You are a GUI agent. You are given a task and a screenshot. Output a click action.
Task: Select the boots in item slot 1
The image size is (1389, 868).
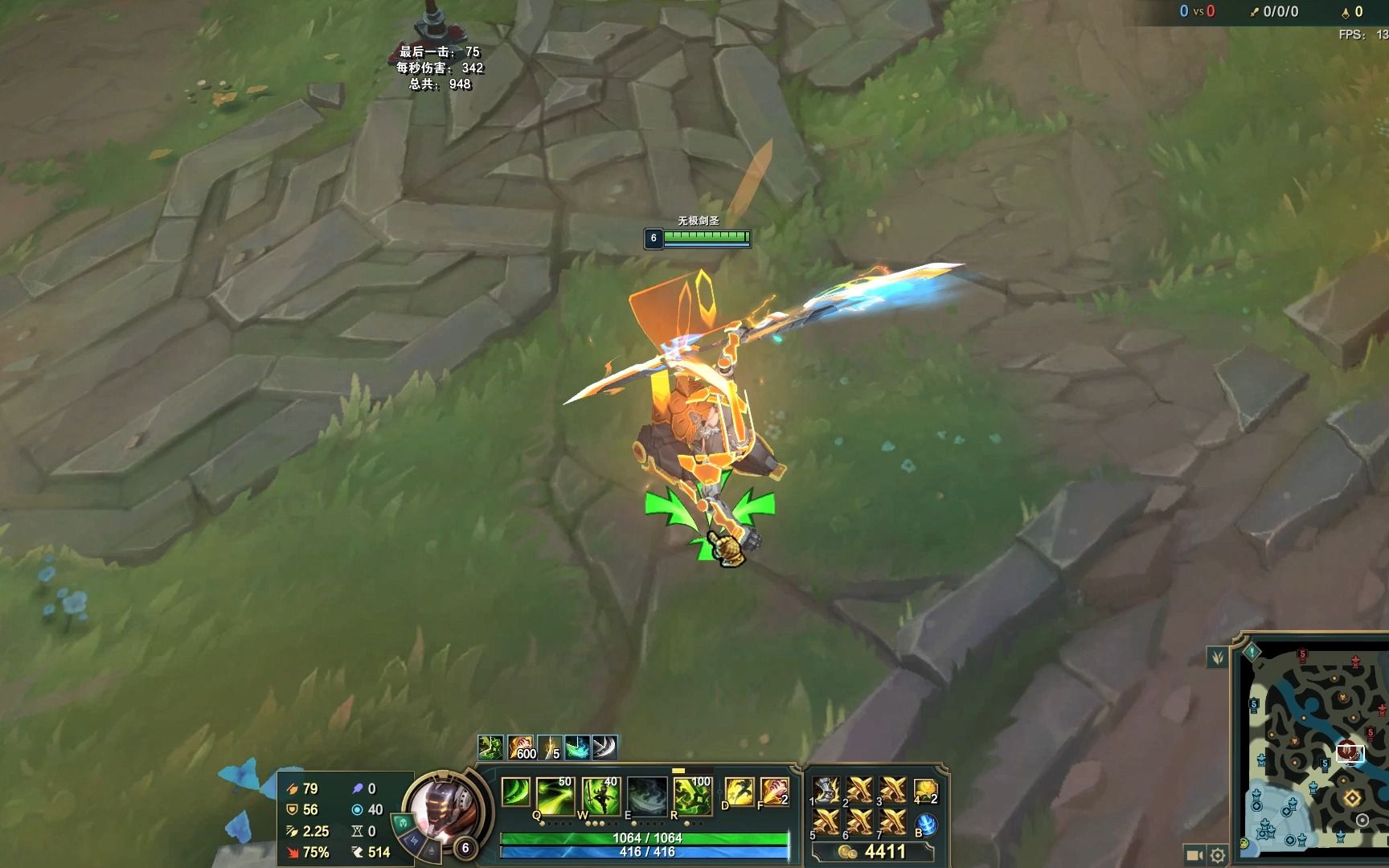tap(826, 790)
